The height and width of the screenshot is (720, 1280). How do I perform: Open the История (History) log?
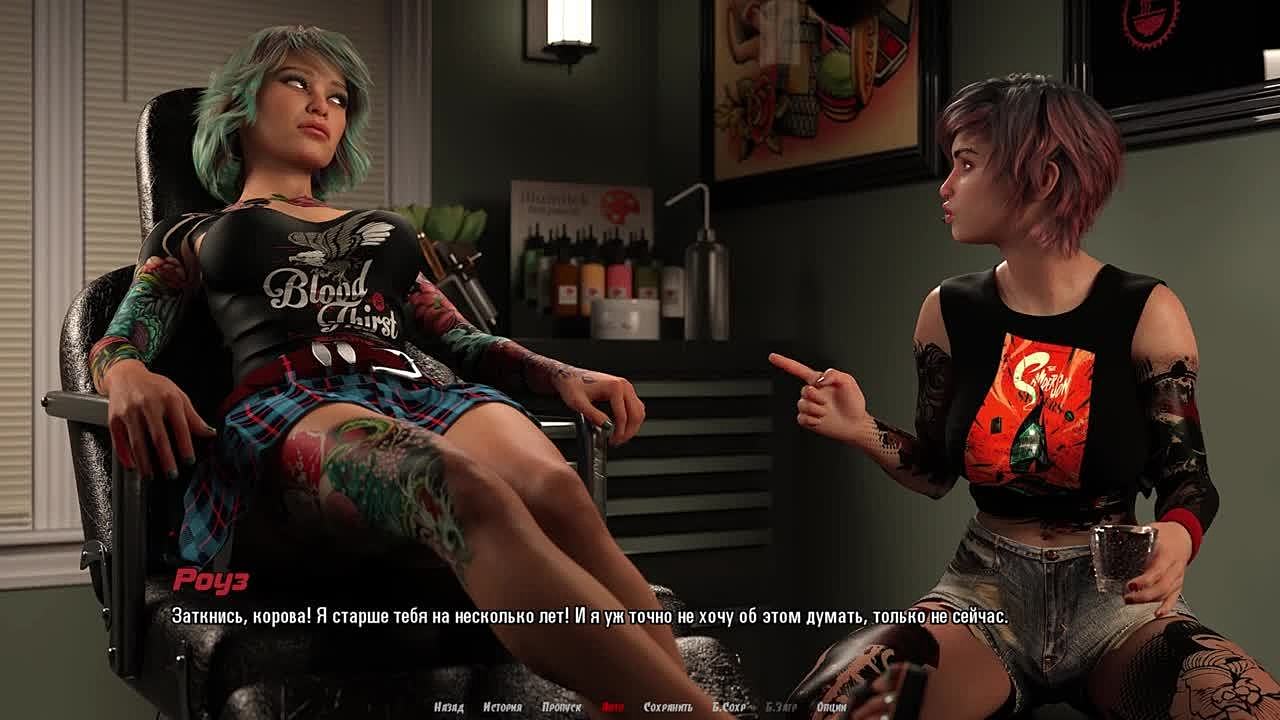coord(502,707)
